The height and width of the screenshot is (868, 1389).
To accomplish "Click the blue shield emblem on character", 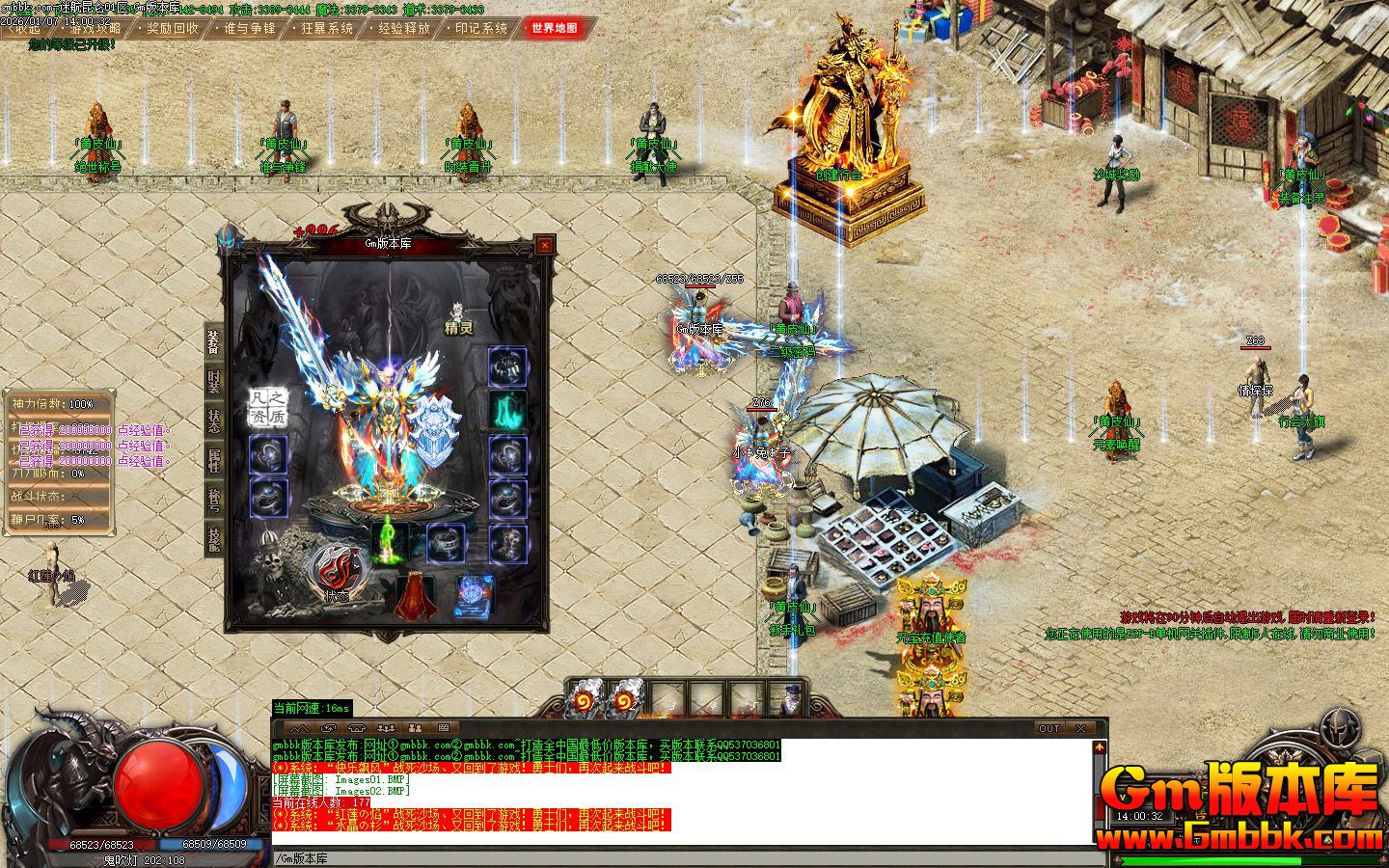I will (x=436, y=422).
